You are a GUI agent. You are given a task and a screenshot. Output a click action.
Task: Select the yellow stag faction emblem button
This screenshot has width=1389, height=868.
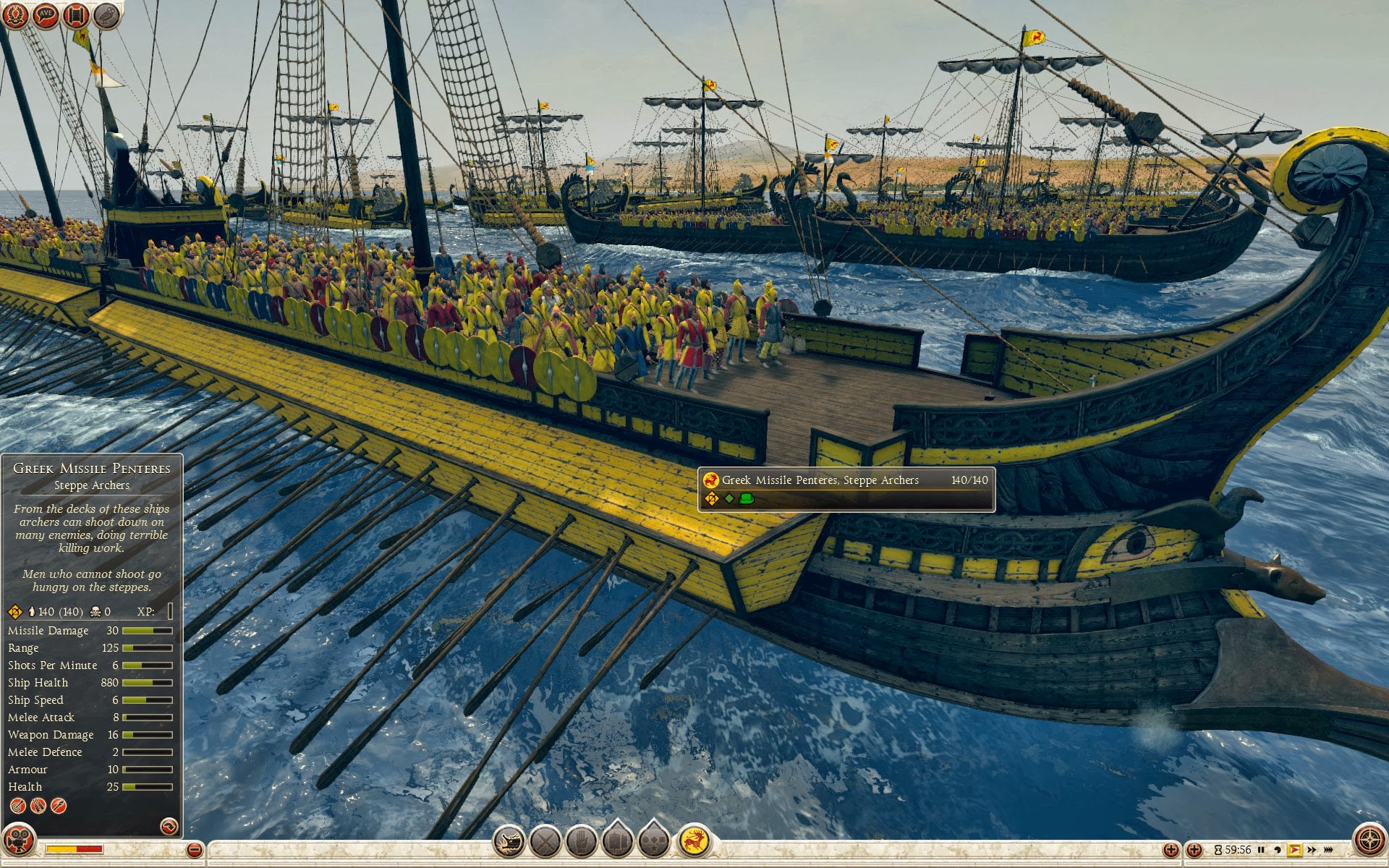coord(694,842)
